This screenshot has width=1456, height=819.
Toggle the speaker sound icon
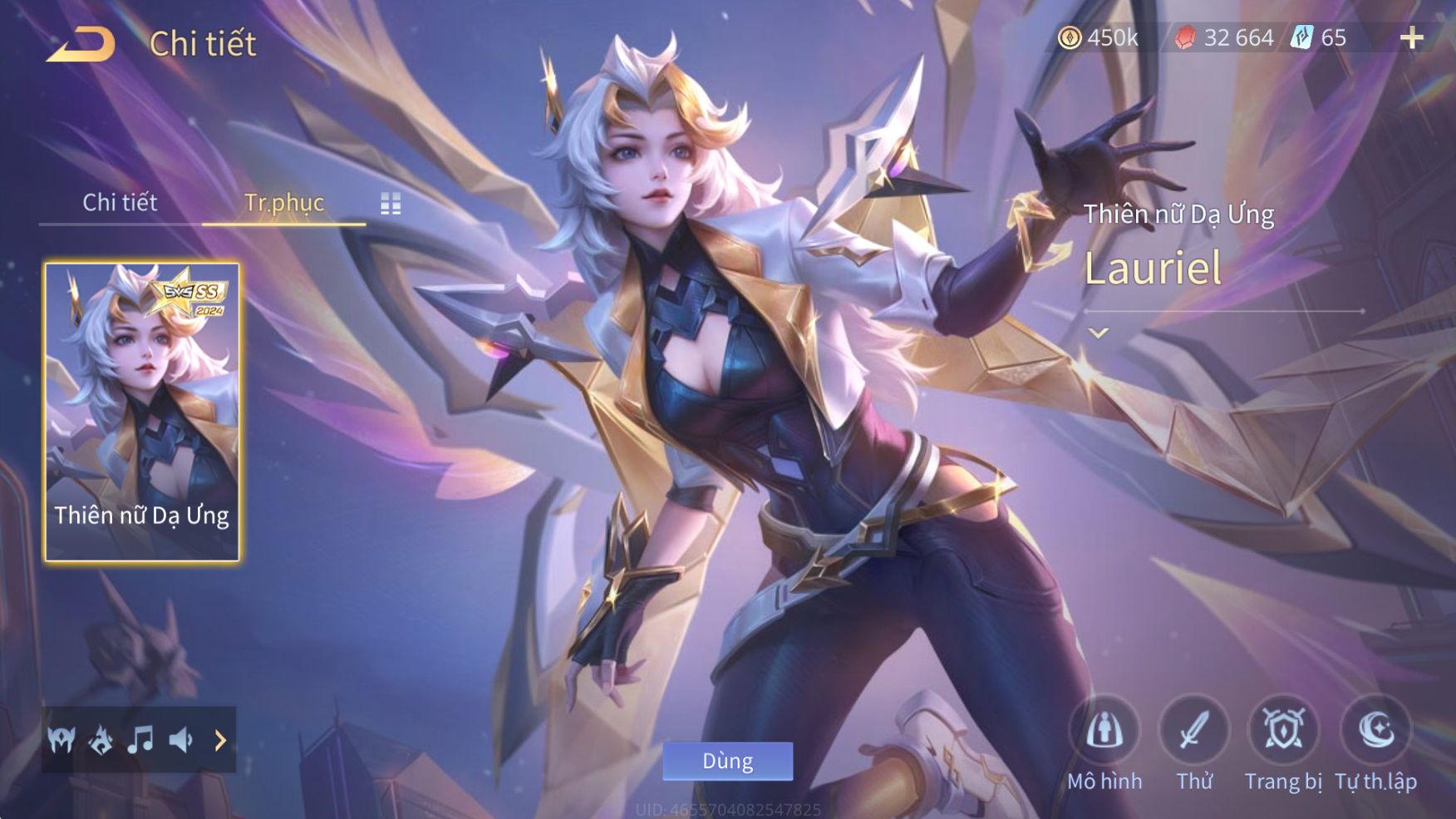pos(180,739)
